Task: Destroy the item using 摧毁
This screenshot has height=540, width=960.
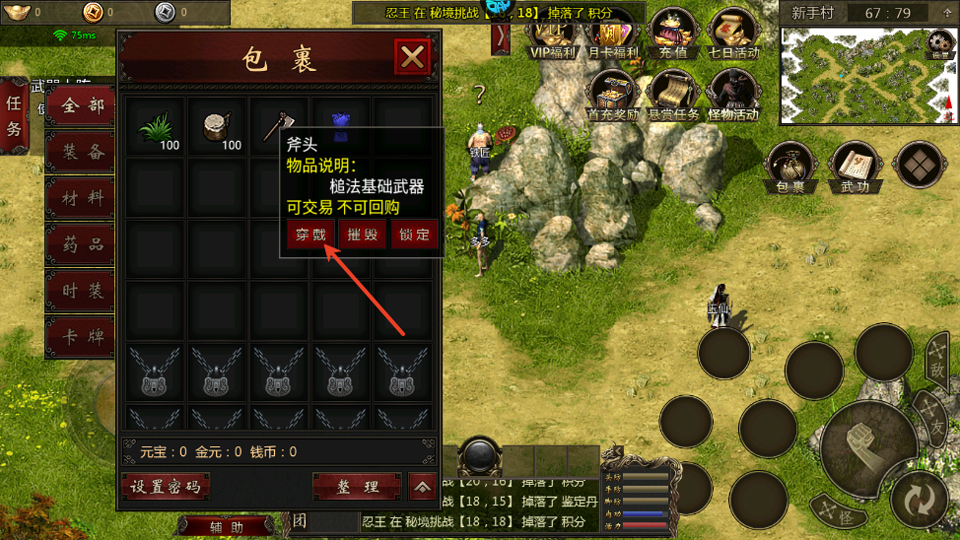Action: tap(362, 235)
